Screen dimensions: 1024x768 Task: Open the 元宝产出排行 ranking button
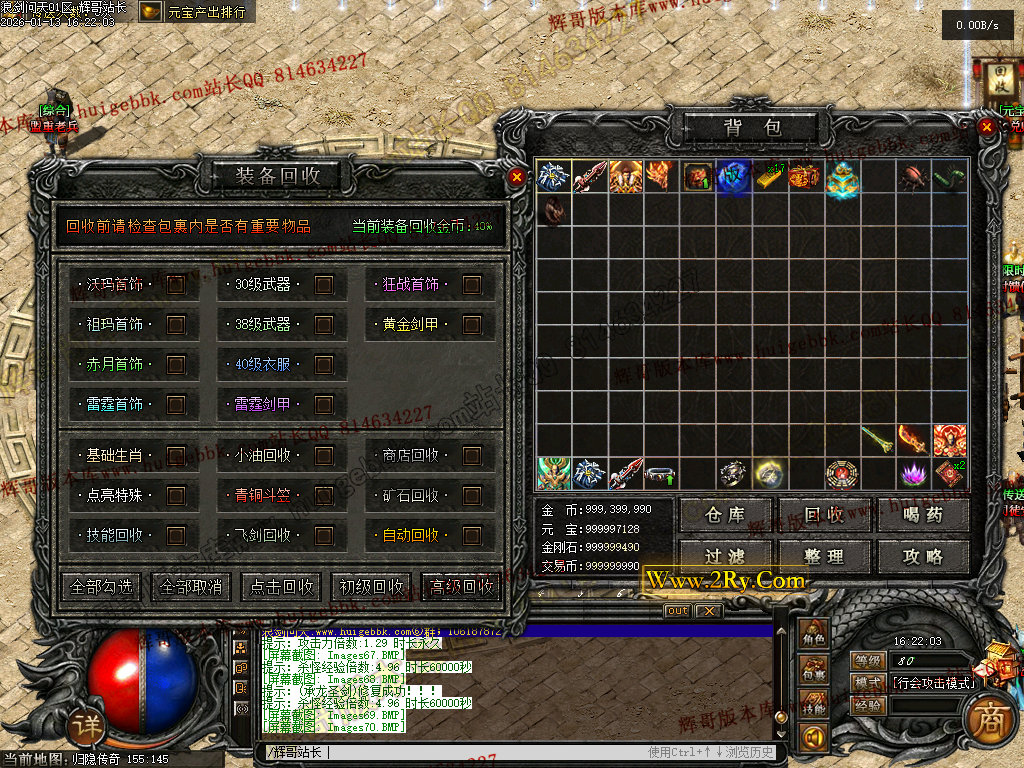pyautogui.click(x=196, y=12)
